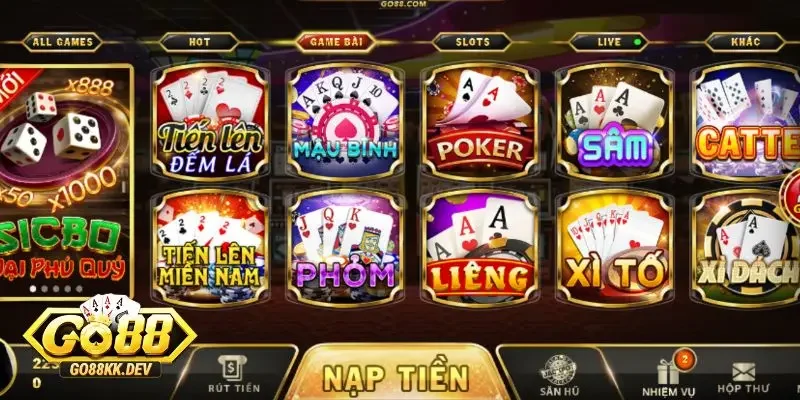Open the Mậu Binh card game
The height and width of the screenshot is (400, 800).
345,122
